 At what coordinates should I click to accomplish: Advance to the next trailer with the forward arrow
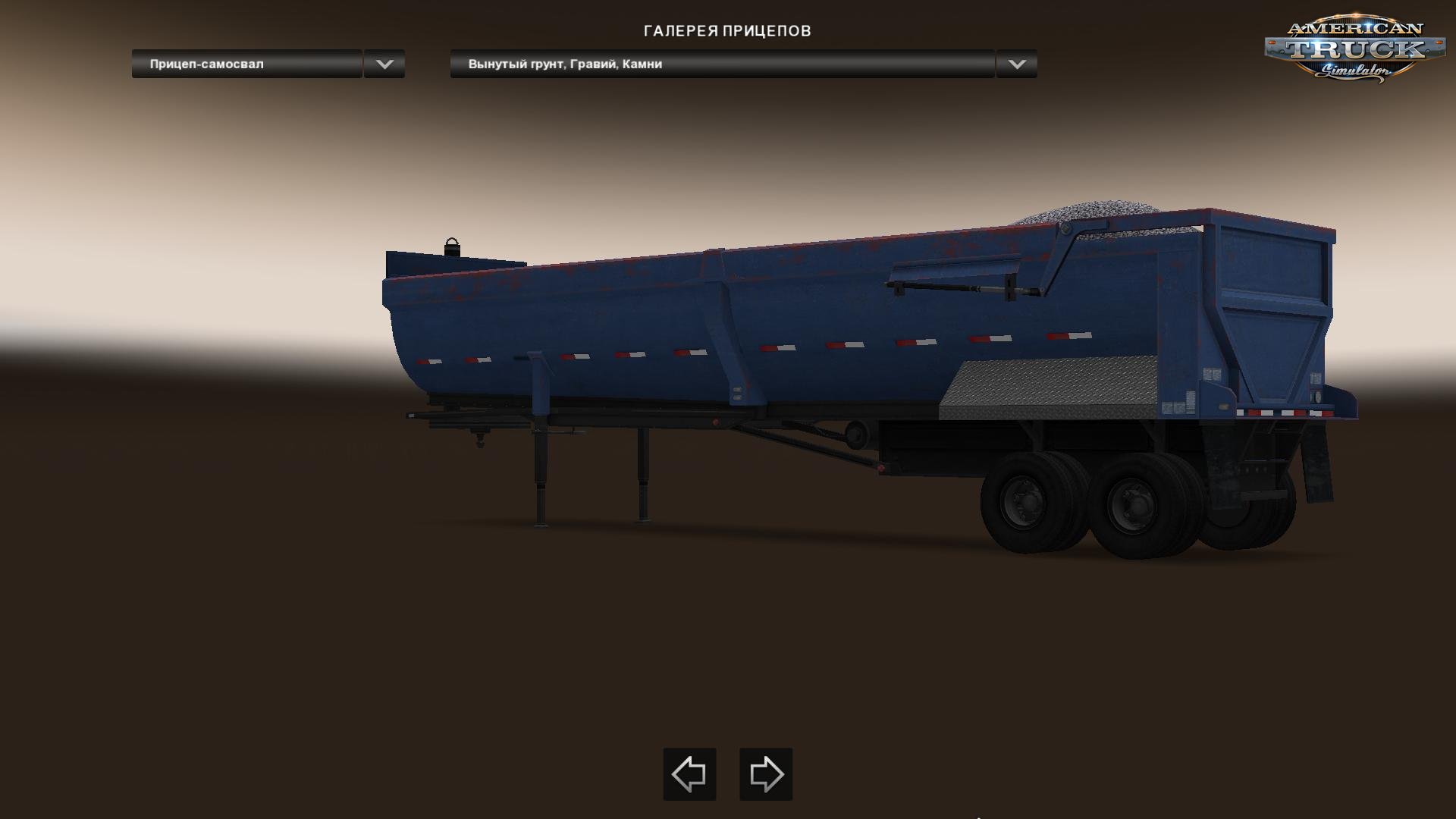[x=765, y=775]
